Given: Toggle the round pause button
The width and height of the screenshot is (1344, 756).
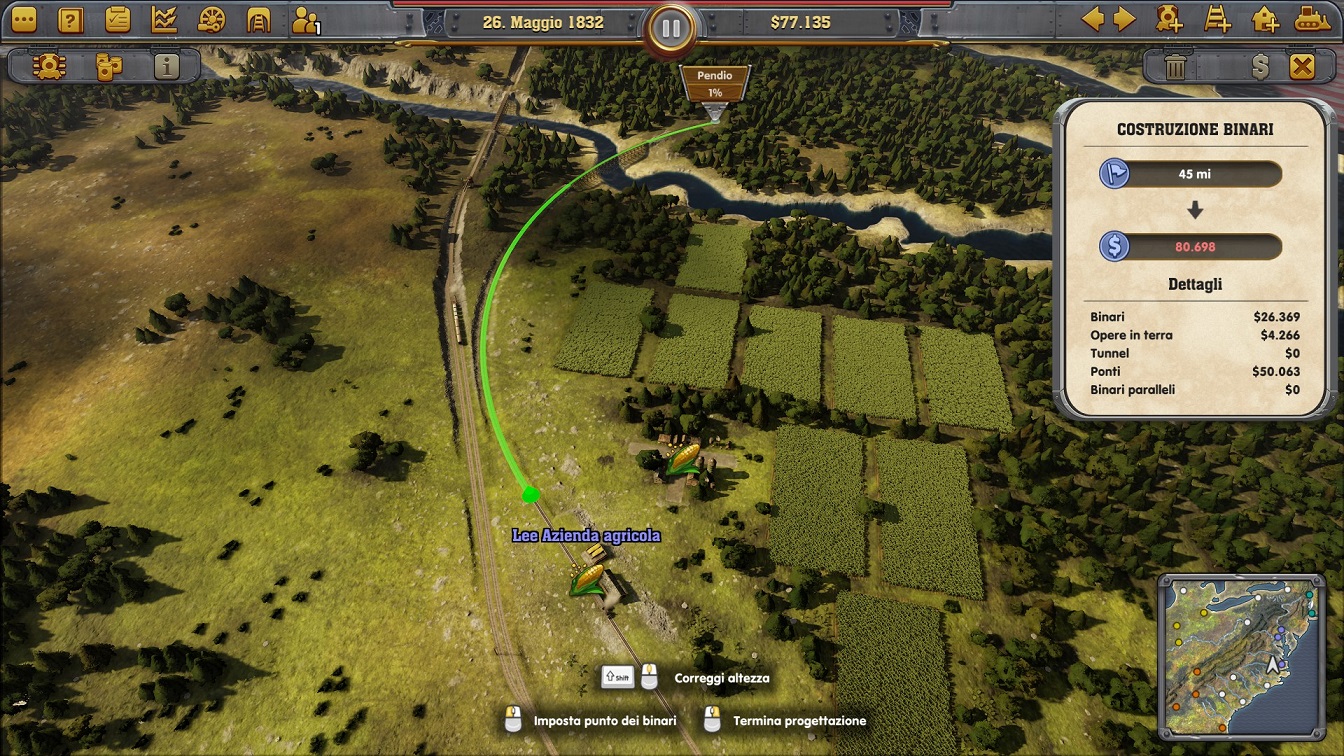Looking at the screenshot, I should coord(671,28).
